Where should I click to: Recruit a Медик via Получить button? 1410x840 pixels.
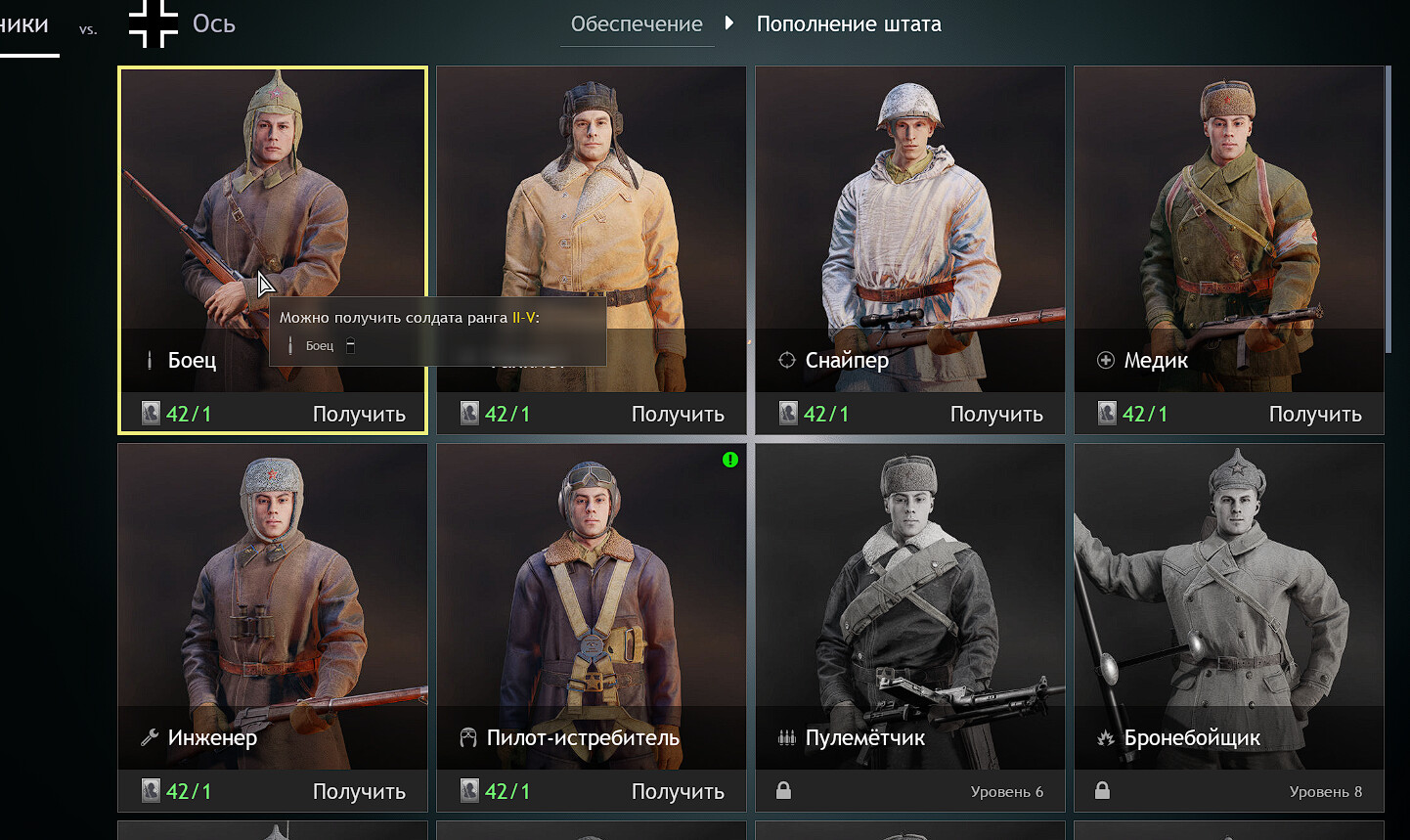(x=1314, y=415)
